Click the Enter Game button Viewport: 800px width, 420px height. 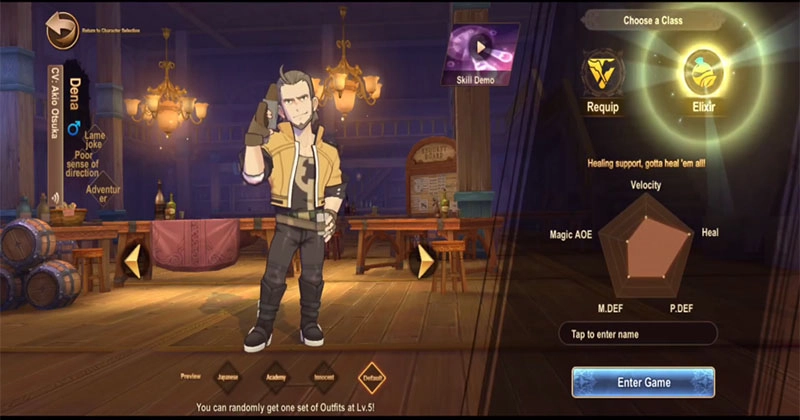point(643,382)
